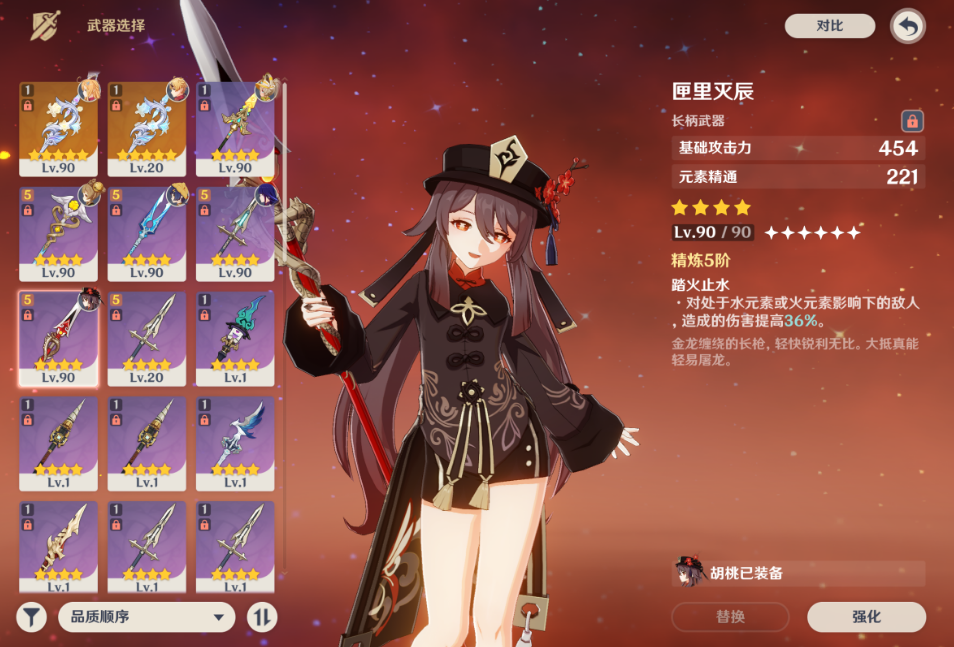
Task: Reverse the sort order with the arrows button
Action: 261,617
